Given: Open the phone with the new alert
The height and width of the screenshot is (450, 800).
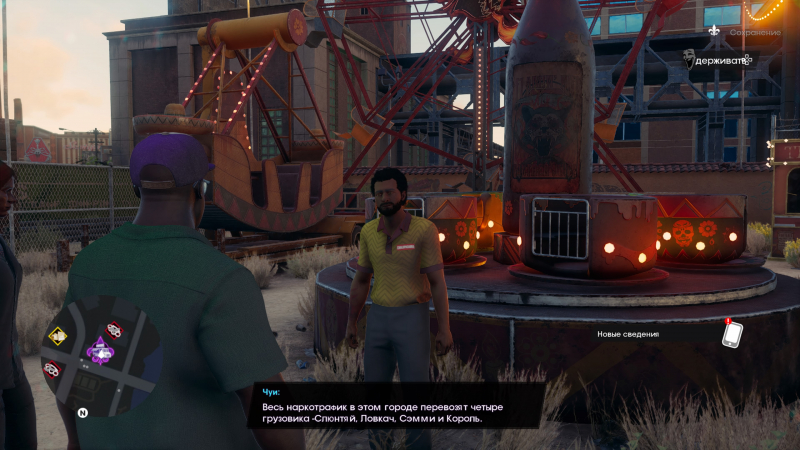Looking at the screenshot, I should coord(732,334).
